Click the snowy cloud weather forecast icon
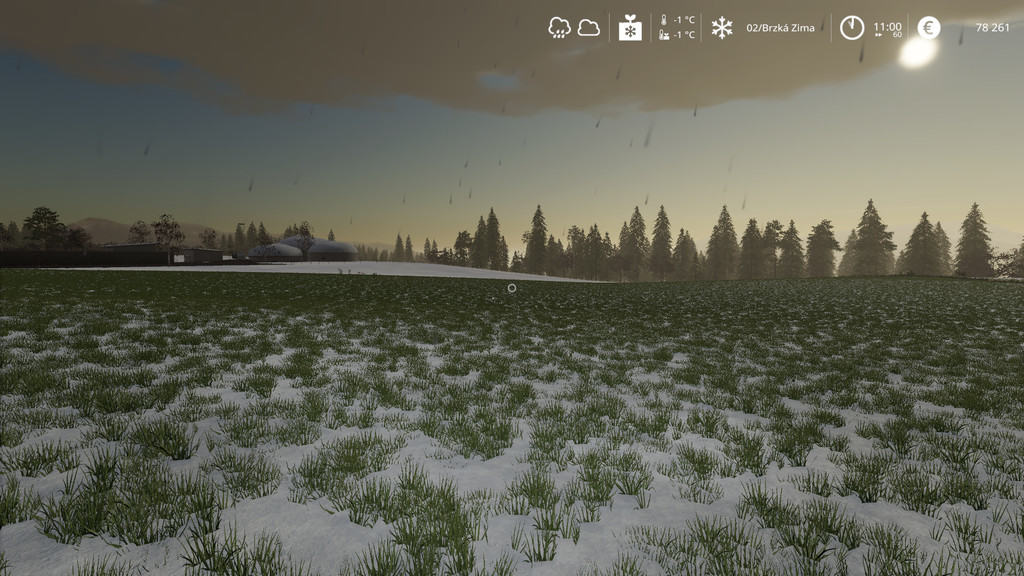1024x576 pixels. click(x=559, y=28)
